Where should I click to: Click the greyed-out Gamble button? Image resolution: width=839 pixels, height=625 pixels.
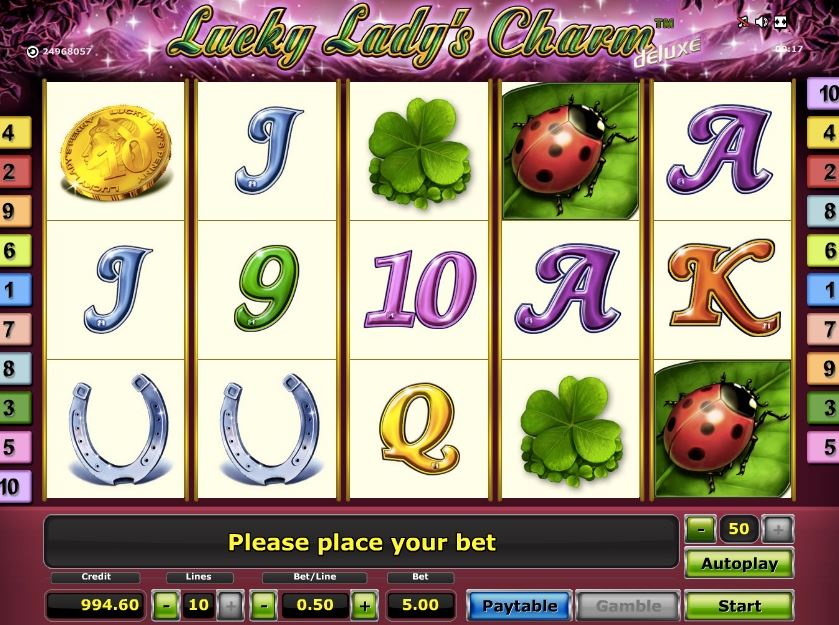(x=628, y=605)
